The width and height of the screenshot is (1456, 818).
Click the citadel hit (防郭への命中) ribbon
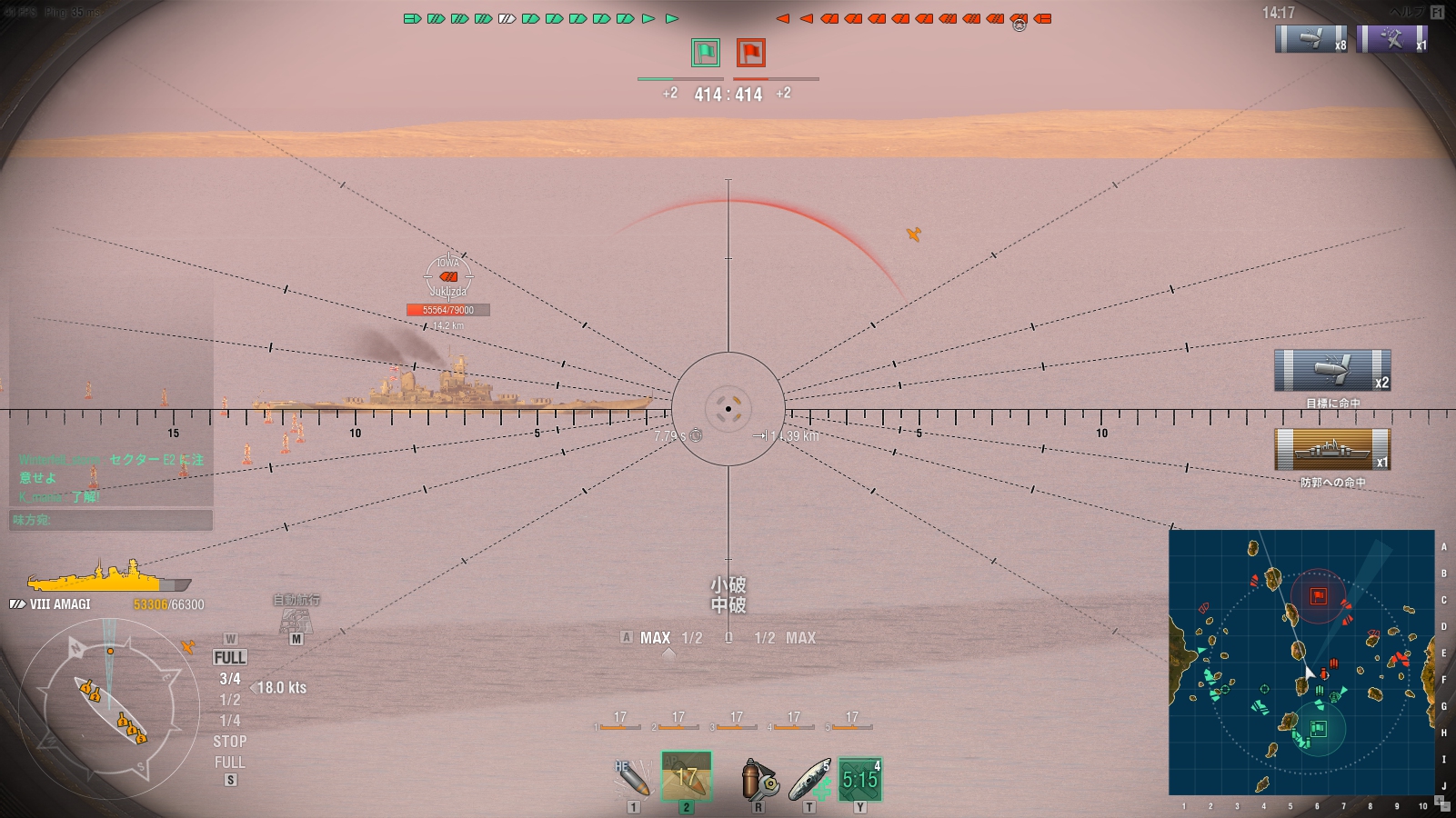(x=1332, y=449)
